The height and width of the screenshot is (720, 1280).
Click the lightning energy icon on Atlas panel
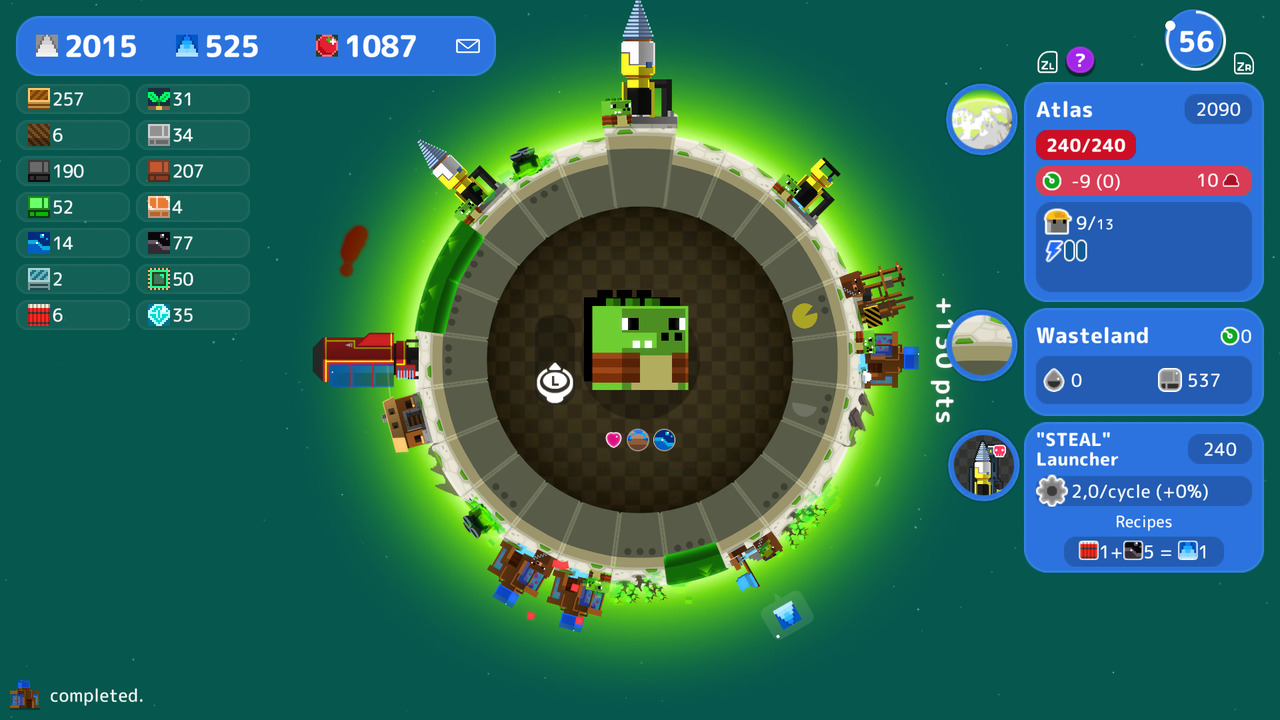click(x=1055, y=250)
